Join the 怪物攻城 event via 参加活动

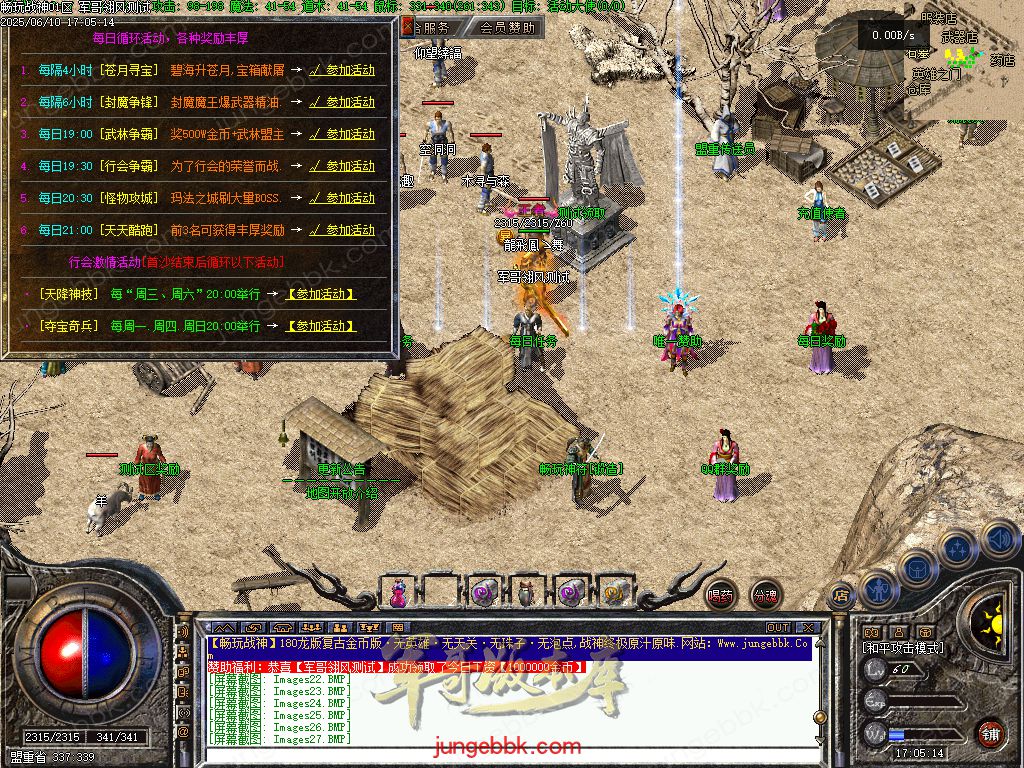[x=342, y=198]
